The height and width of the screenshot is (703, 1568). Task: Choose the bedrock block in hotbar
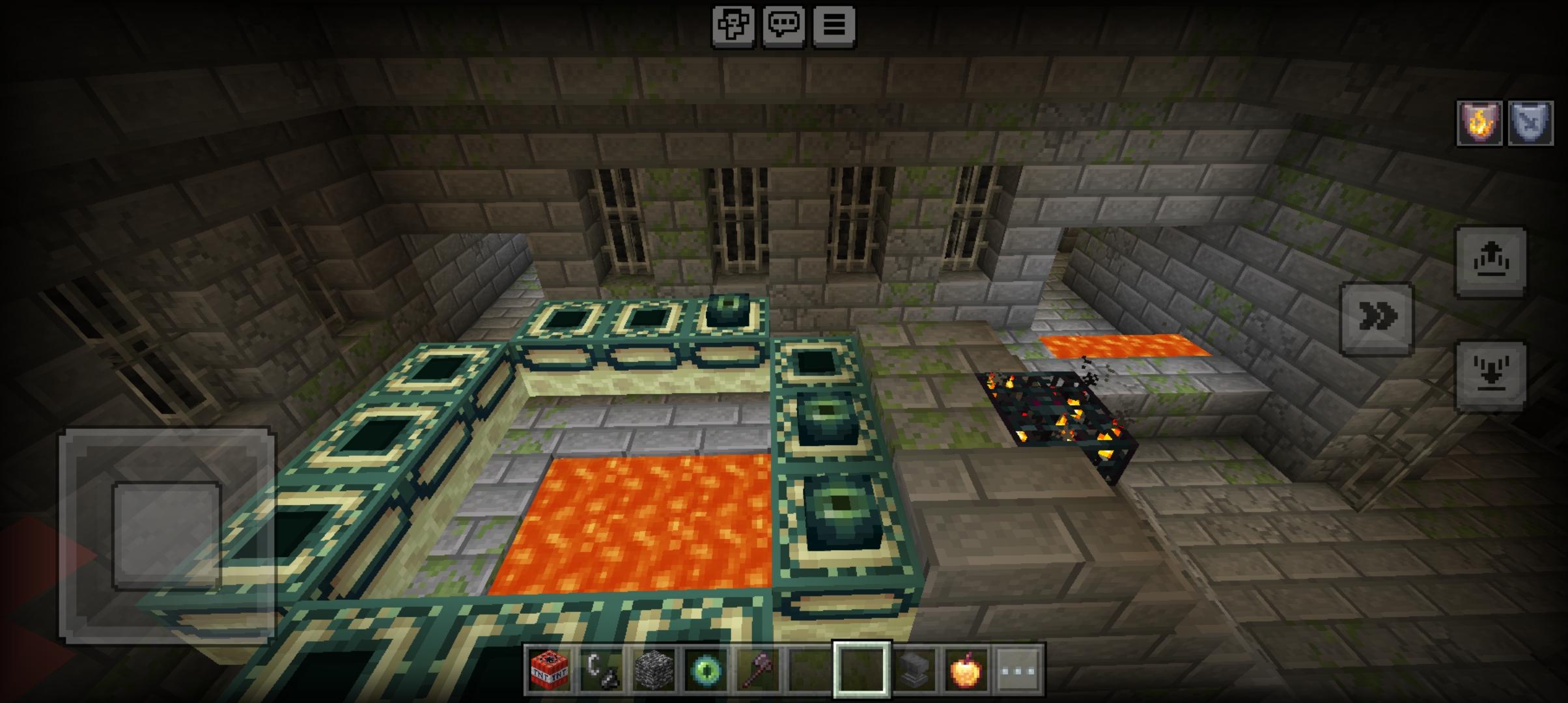pyautogui.click(x=654, y=669)
